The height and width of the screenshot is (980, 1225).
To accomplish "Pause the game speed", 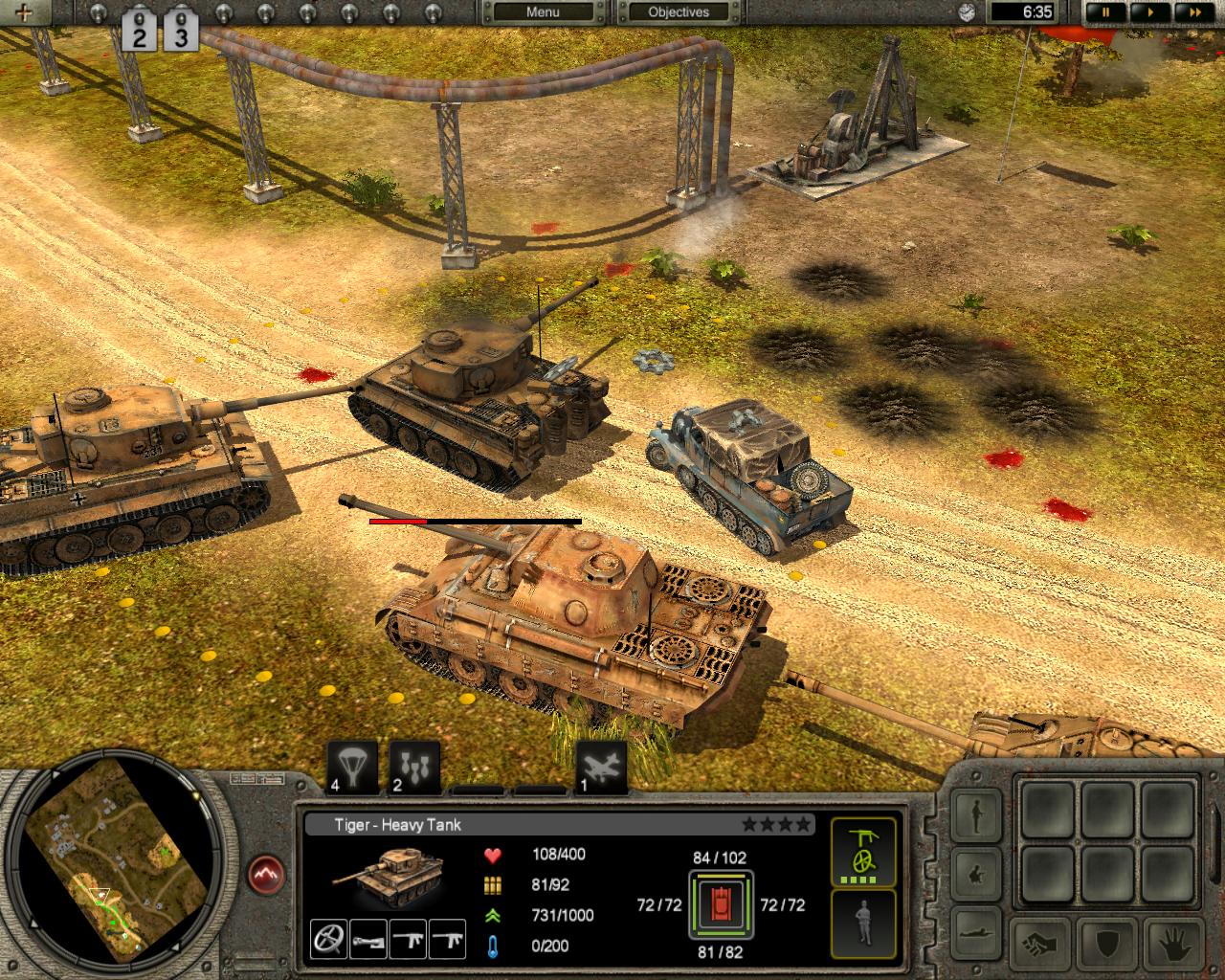I will click(x=1106, y=12).
